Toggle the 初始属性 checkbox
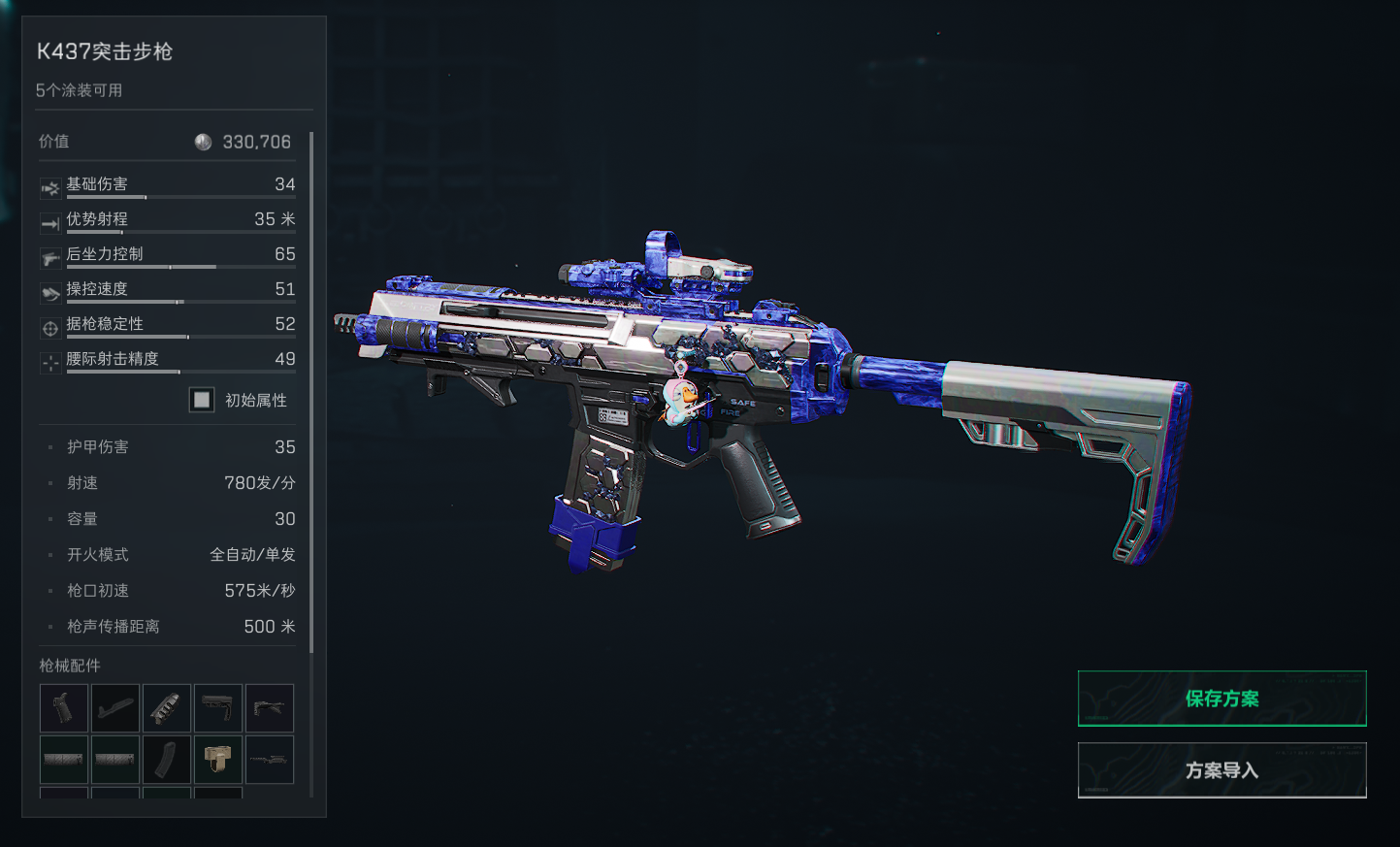 202,400
